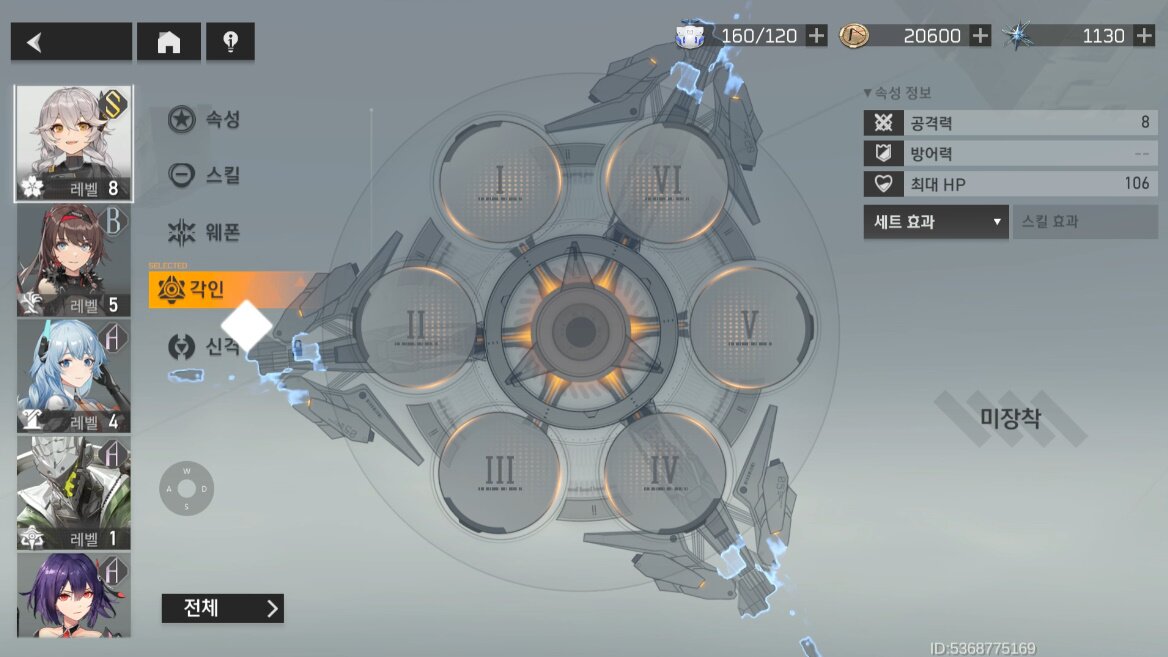Go back using the arrow button
Image resolution: width=1168 pixels, height=657 pixels.
[70, 42]
